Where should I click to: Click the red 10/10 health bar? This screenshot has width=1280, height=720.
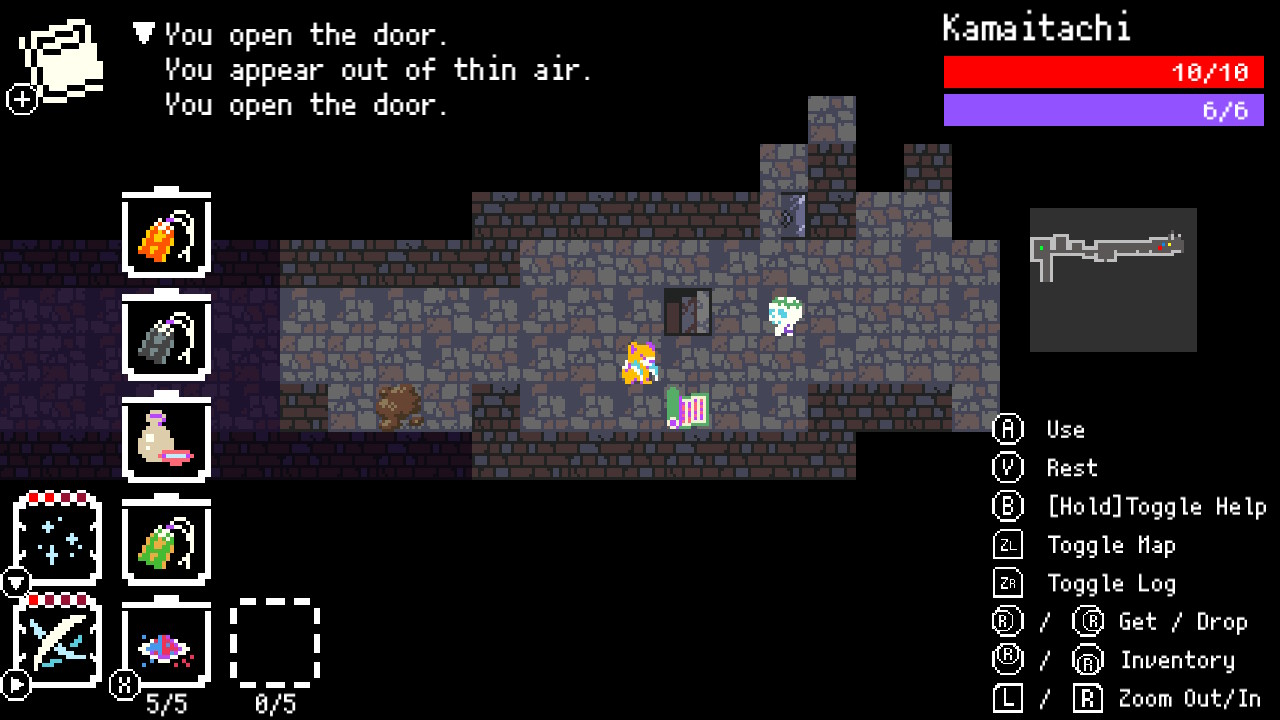coord(1104,71)
